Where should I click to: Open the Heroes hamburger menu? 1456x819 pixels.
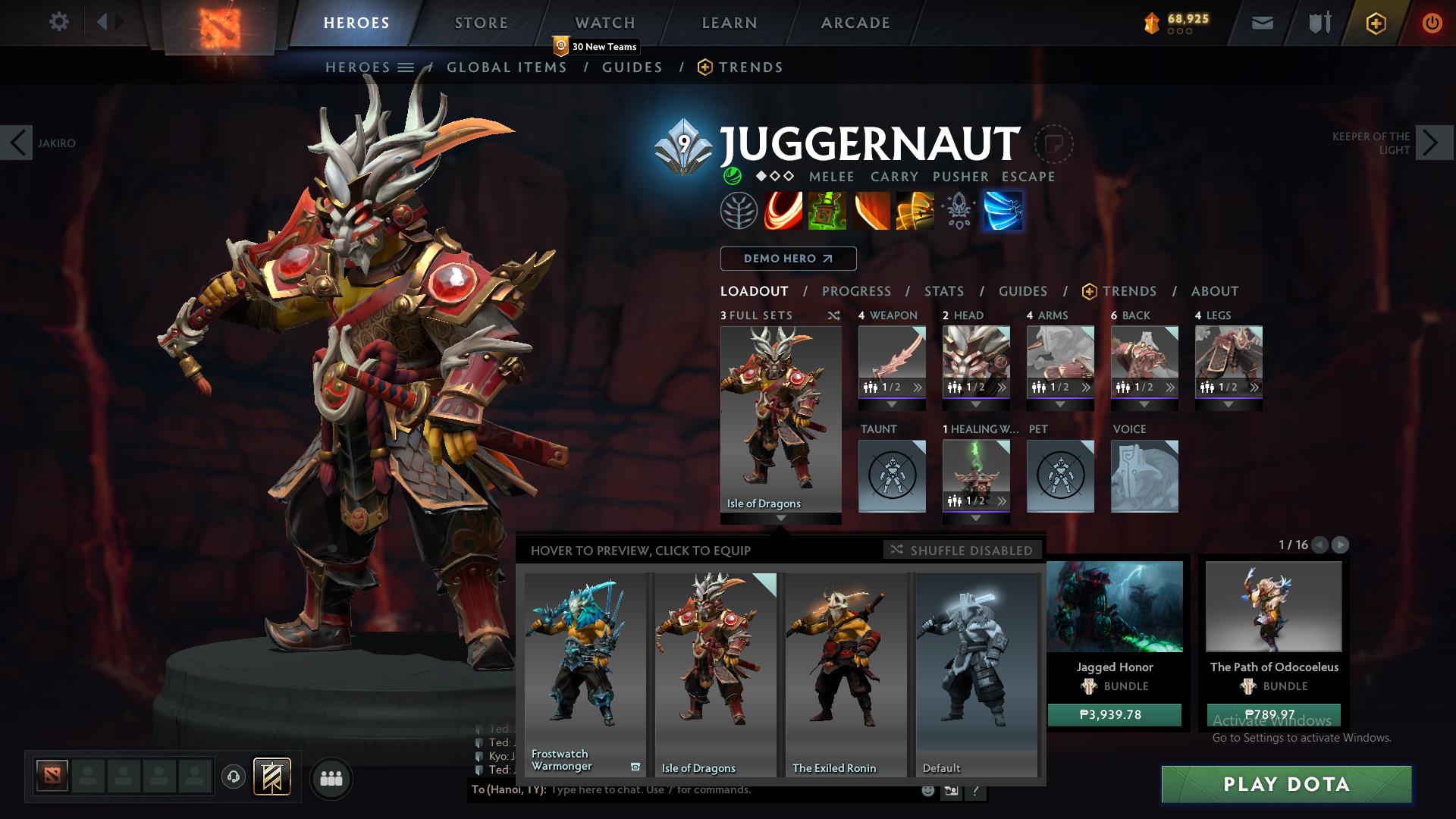(x=406, y=67)
